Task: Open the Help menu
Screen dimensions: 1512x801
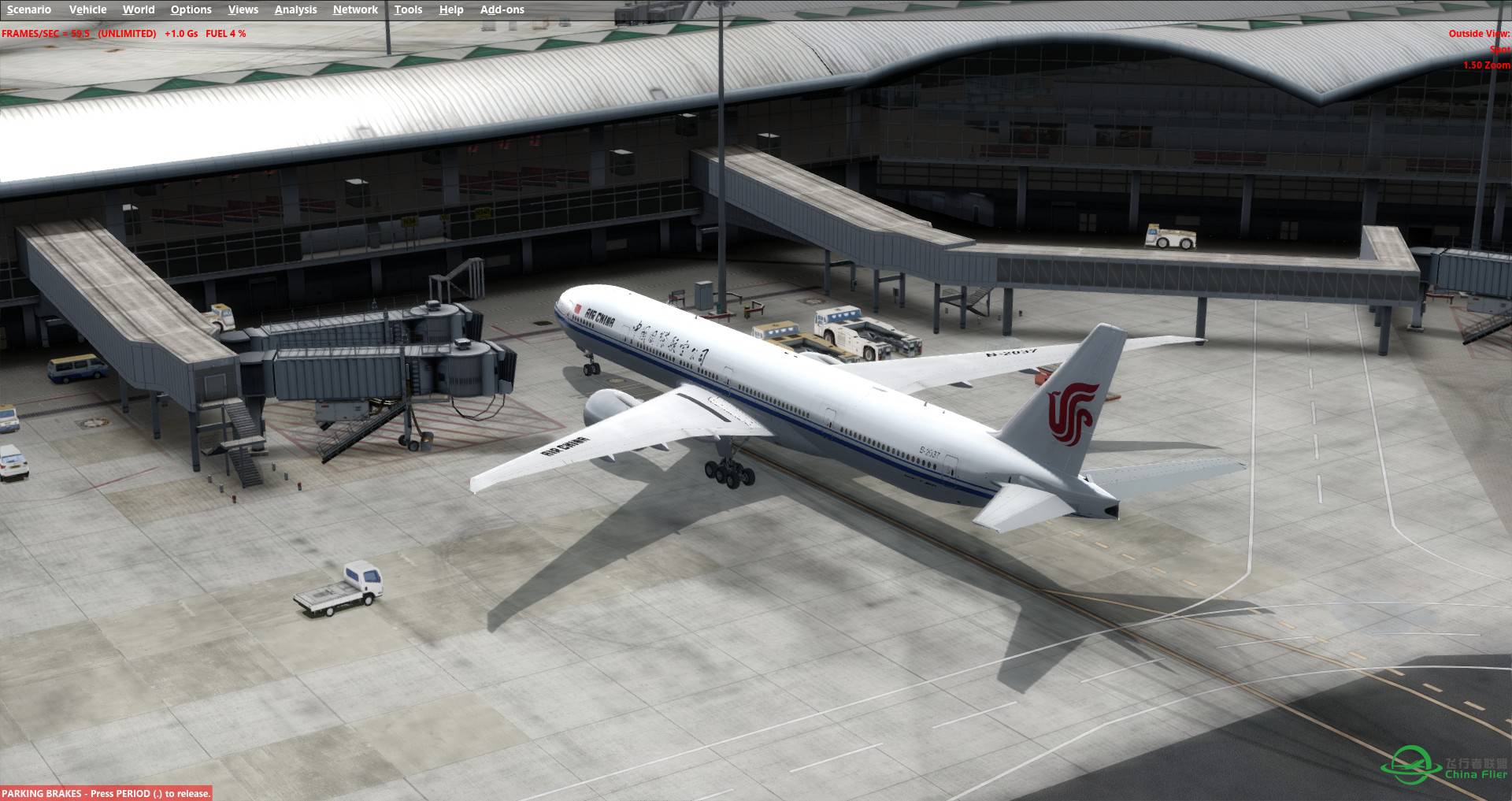Action: [450, 9]
